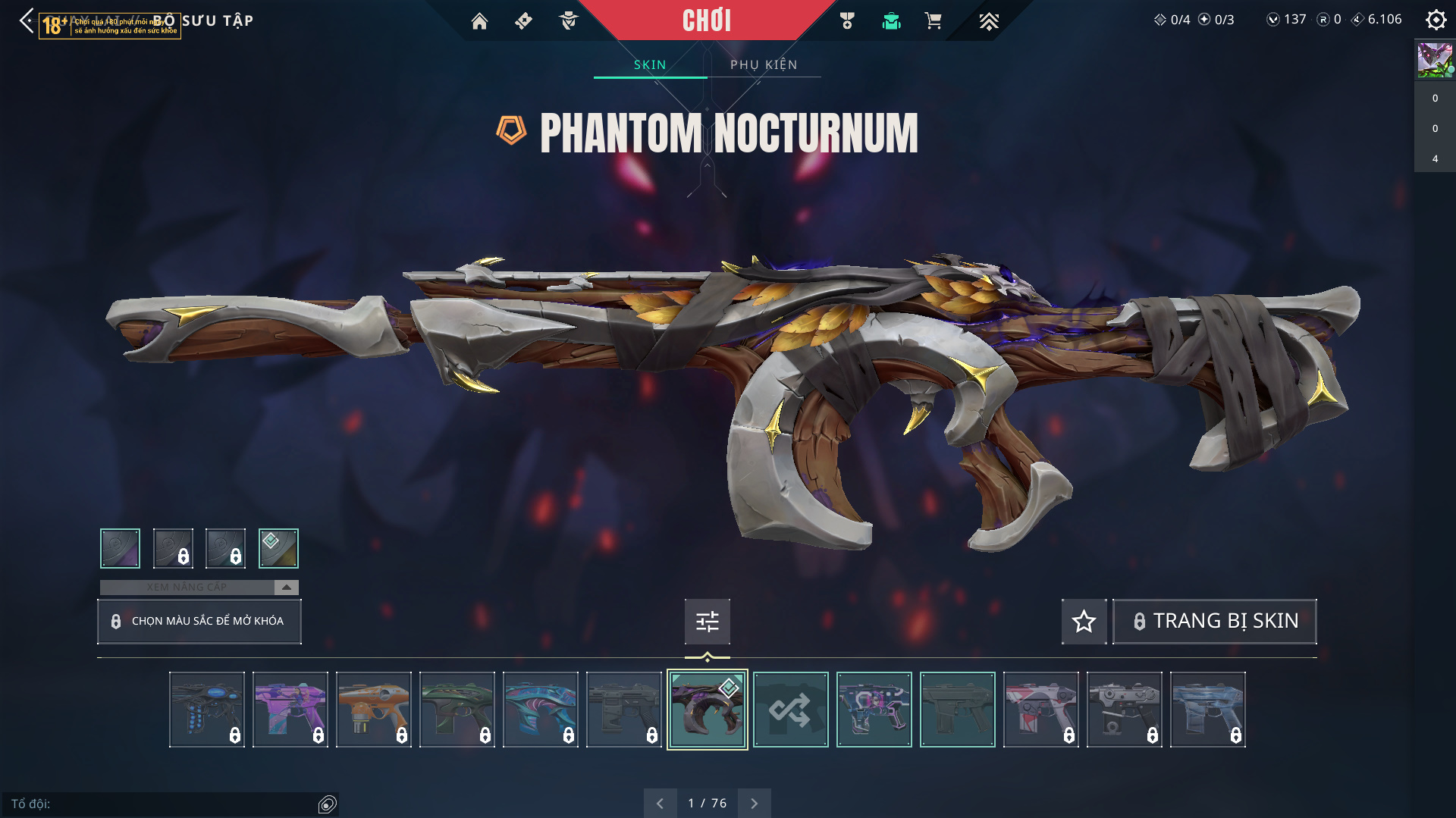The image size is (1456, 818).
Task: Pick the fourth color variant swatch
Action: 278,548
